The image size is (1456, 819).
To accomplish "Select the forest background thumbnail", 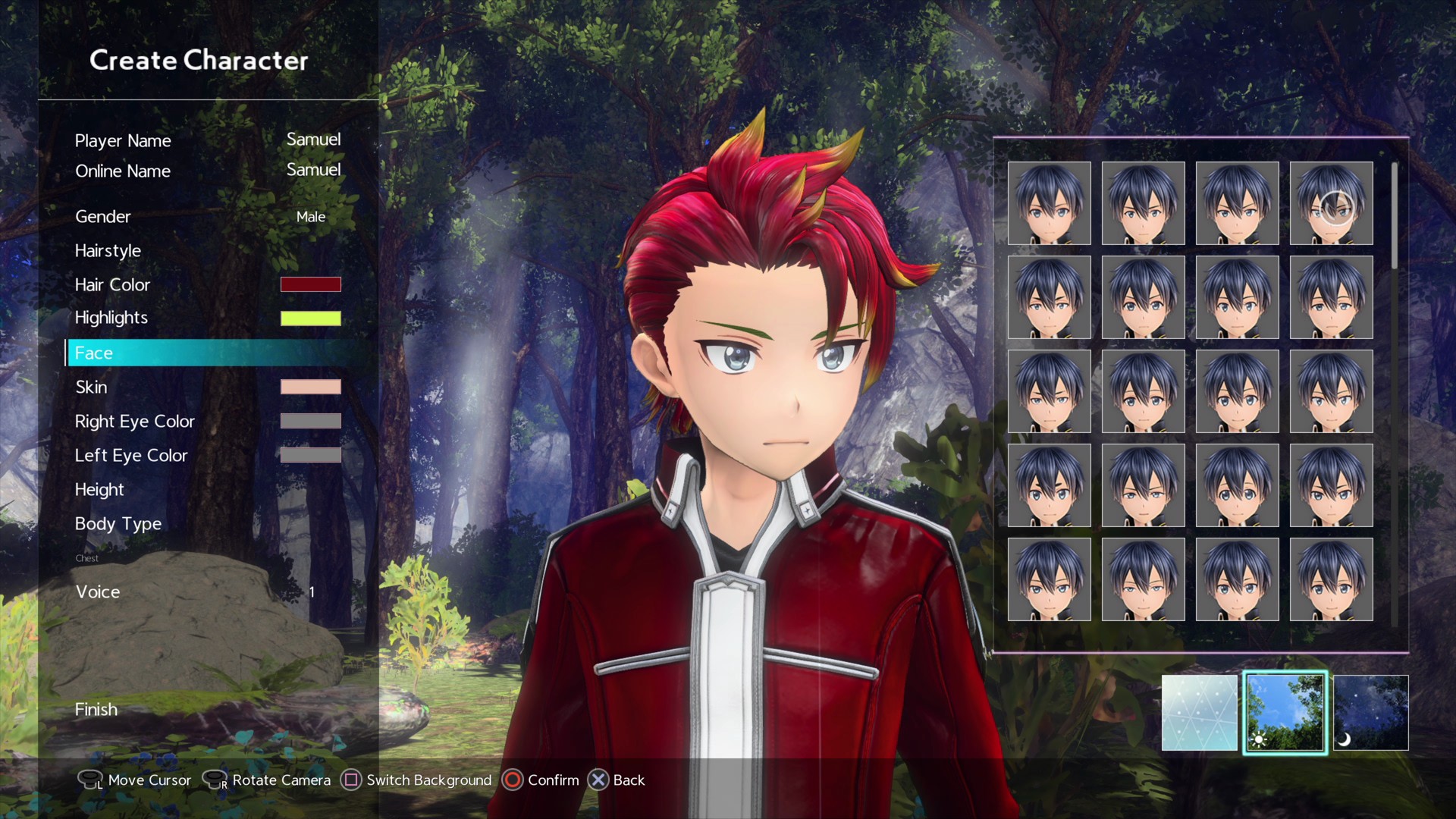I will 1285,712.
